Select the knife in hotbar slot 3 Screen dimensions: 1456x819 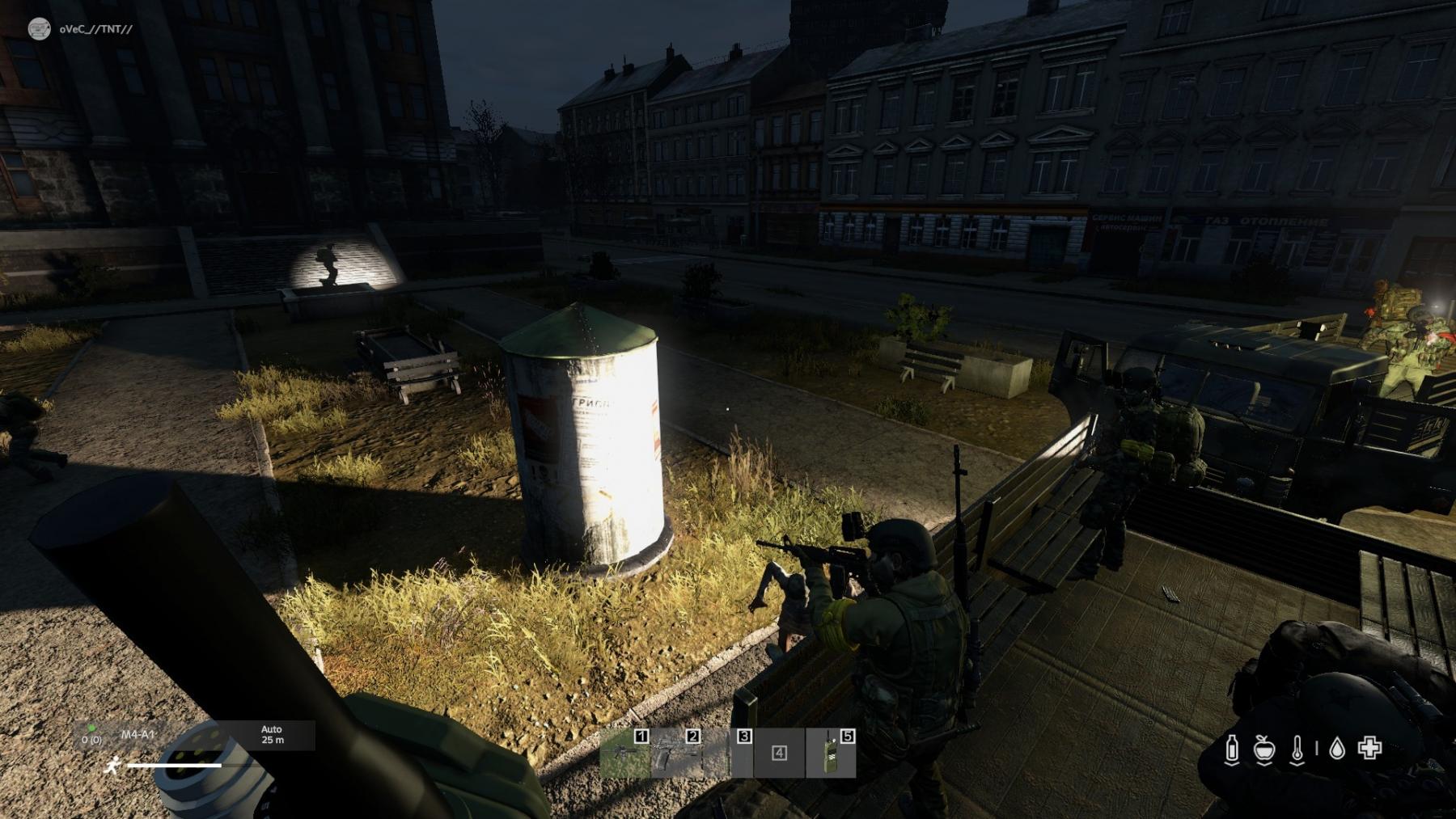(727, 754)
